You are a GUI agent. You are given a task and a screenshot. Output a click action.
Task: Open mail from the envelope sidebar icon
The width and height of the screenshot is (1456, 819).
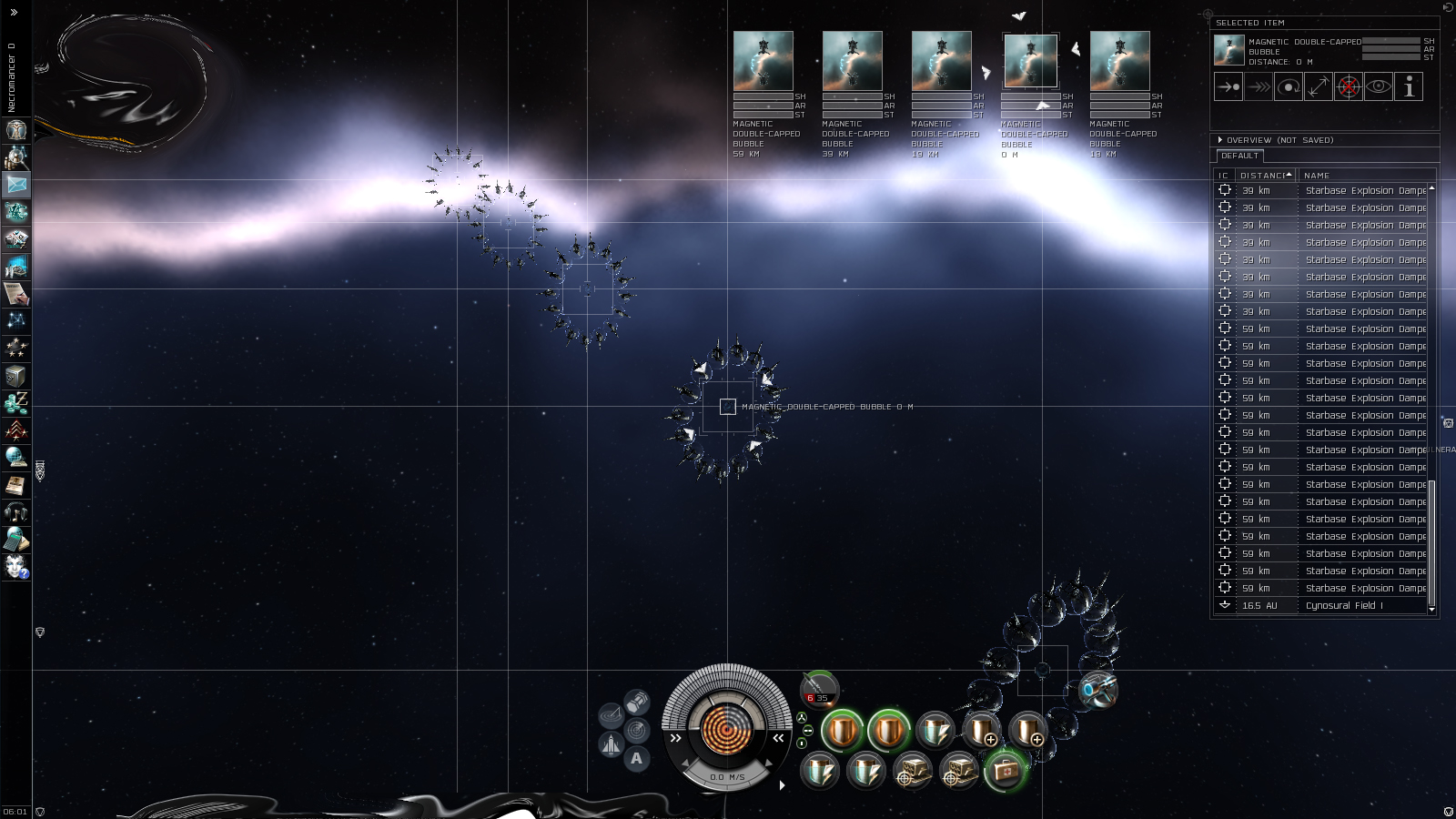pyautogui.click(x=16, y=185)
